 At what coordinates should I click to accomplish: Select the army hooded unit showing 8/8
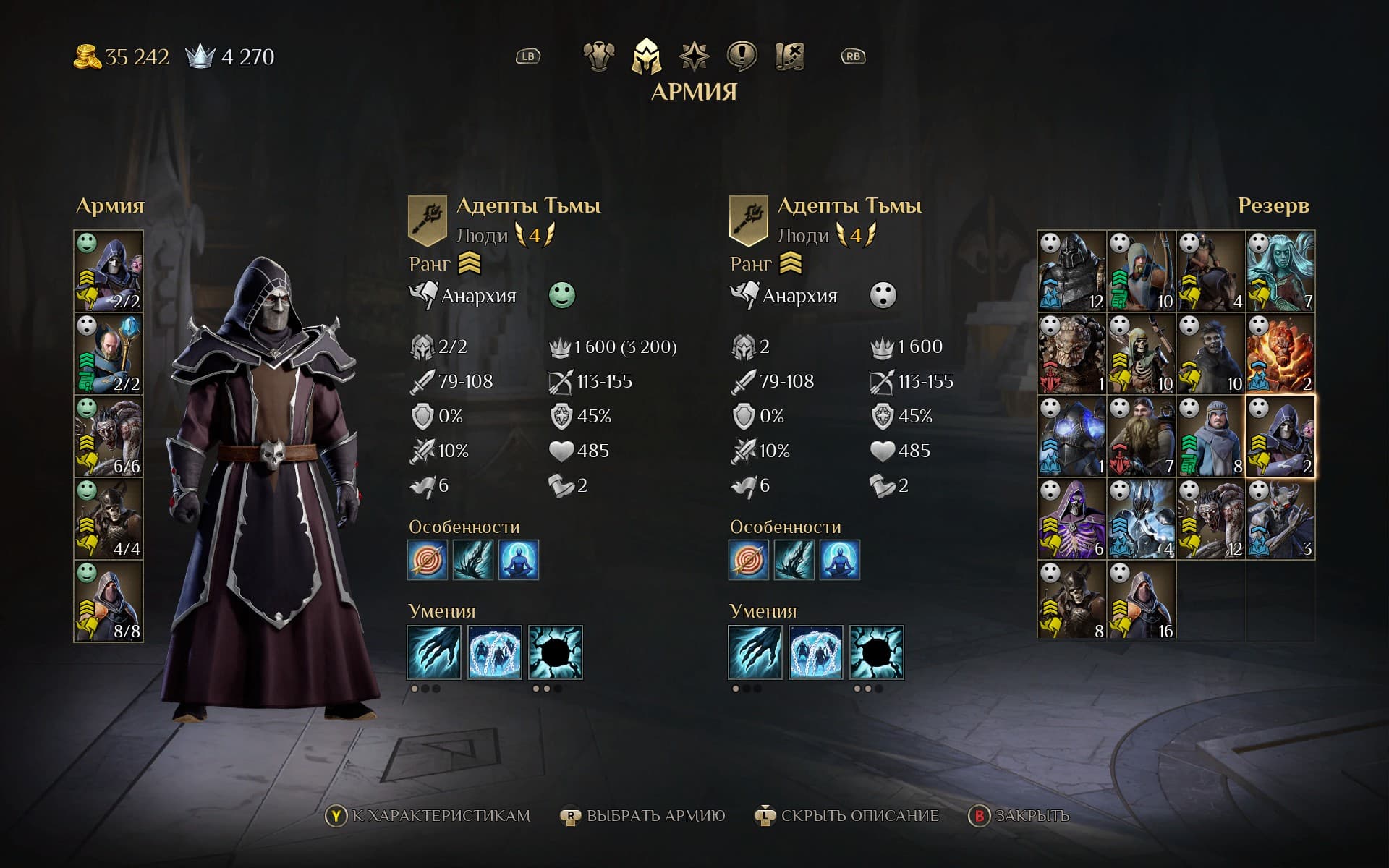109,601
